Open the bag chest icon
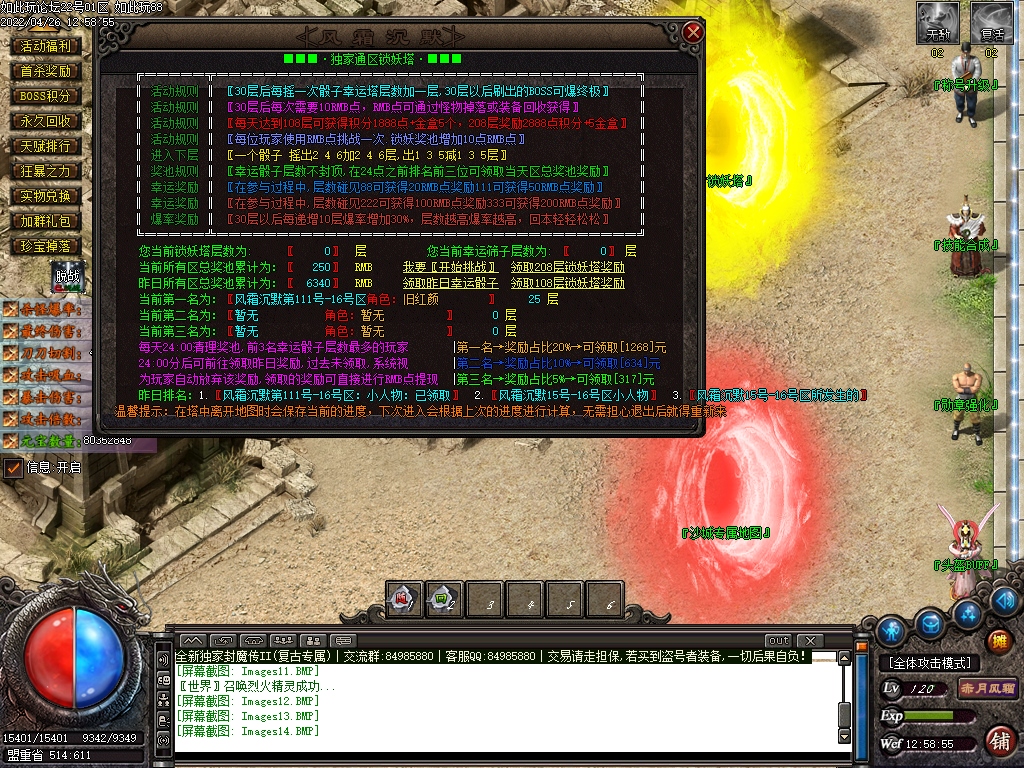Screen dimensions: 1024x768 pos(930,624)
